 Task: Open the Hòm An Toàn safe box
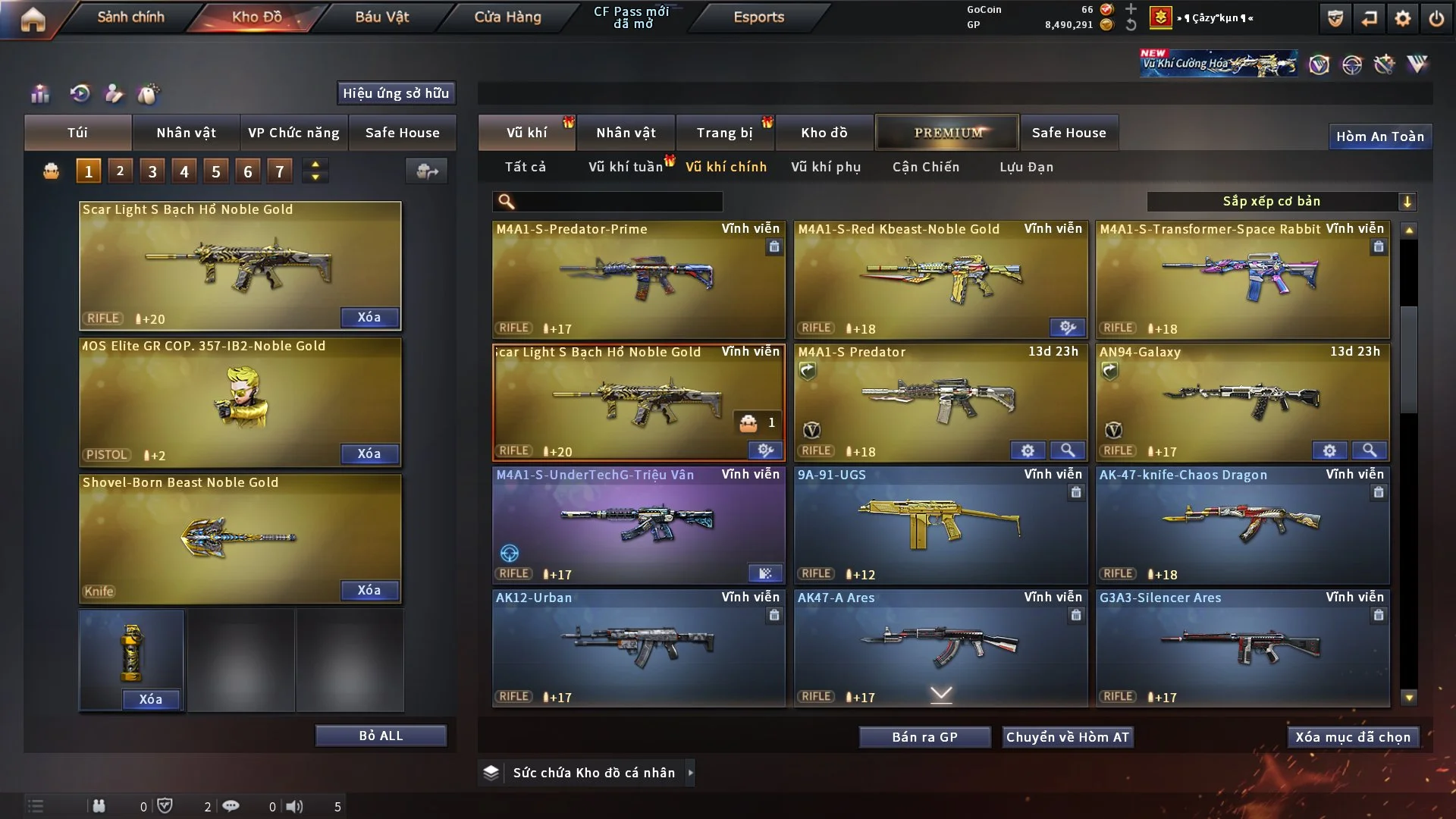1379,136
